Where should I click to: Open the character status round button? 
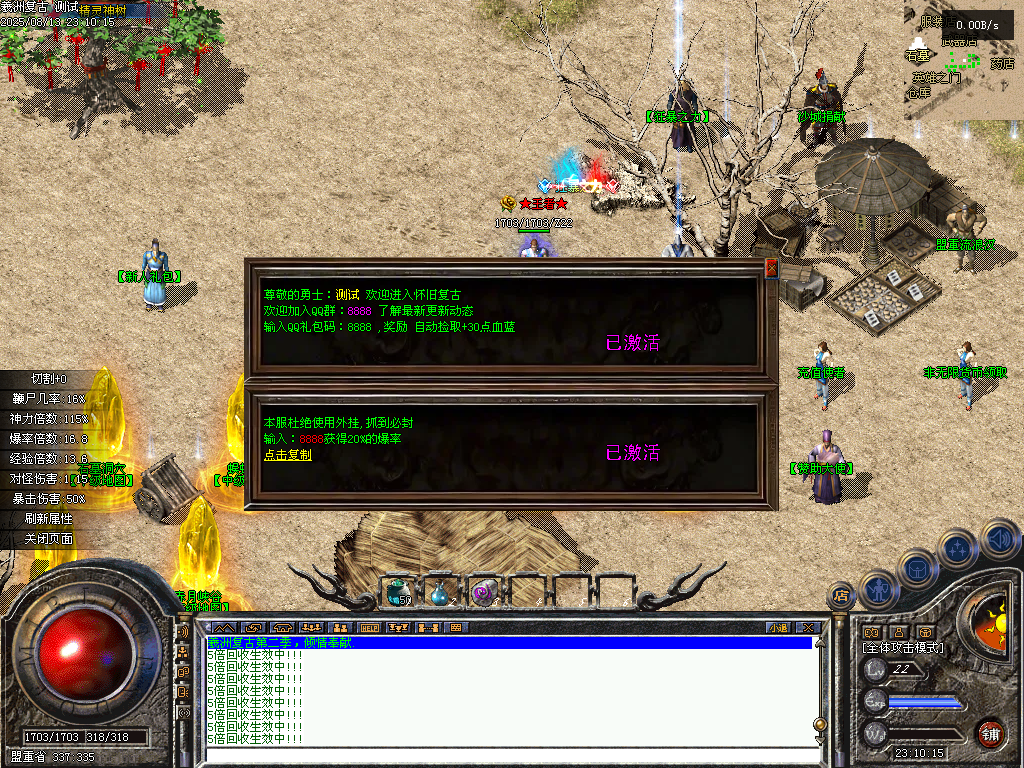tap(877, 588)
